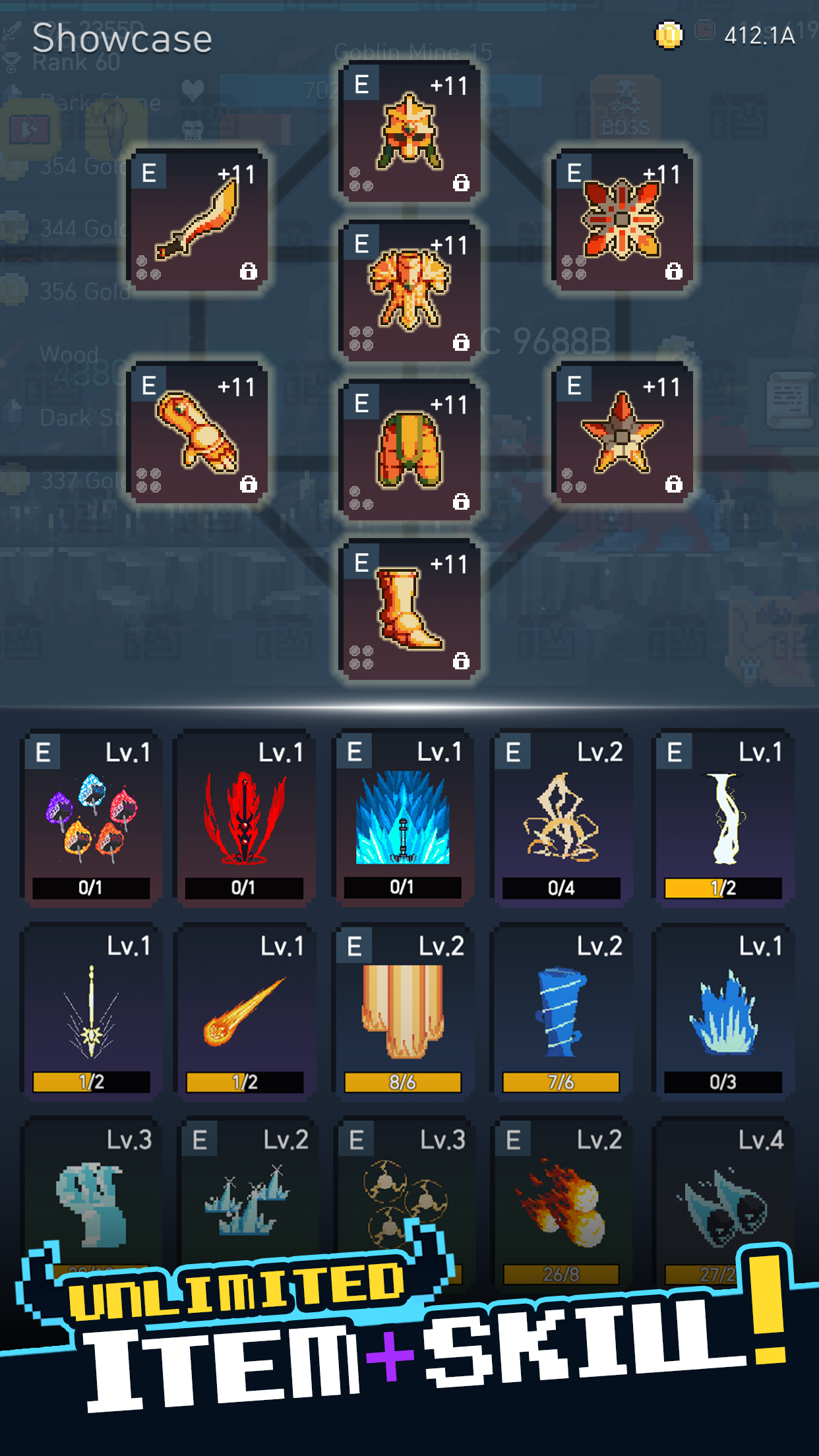819x1456 pixels.
Task: Pick the orange leg armor slot
Action: (409, 450)
